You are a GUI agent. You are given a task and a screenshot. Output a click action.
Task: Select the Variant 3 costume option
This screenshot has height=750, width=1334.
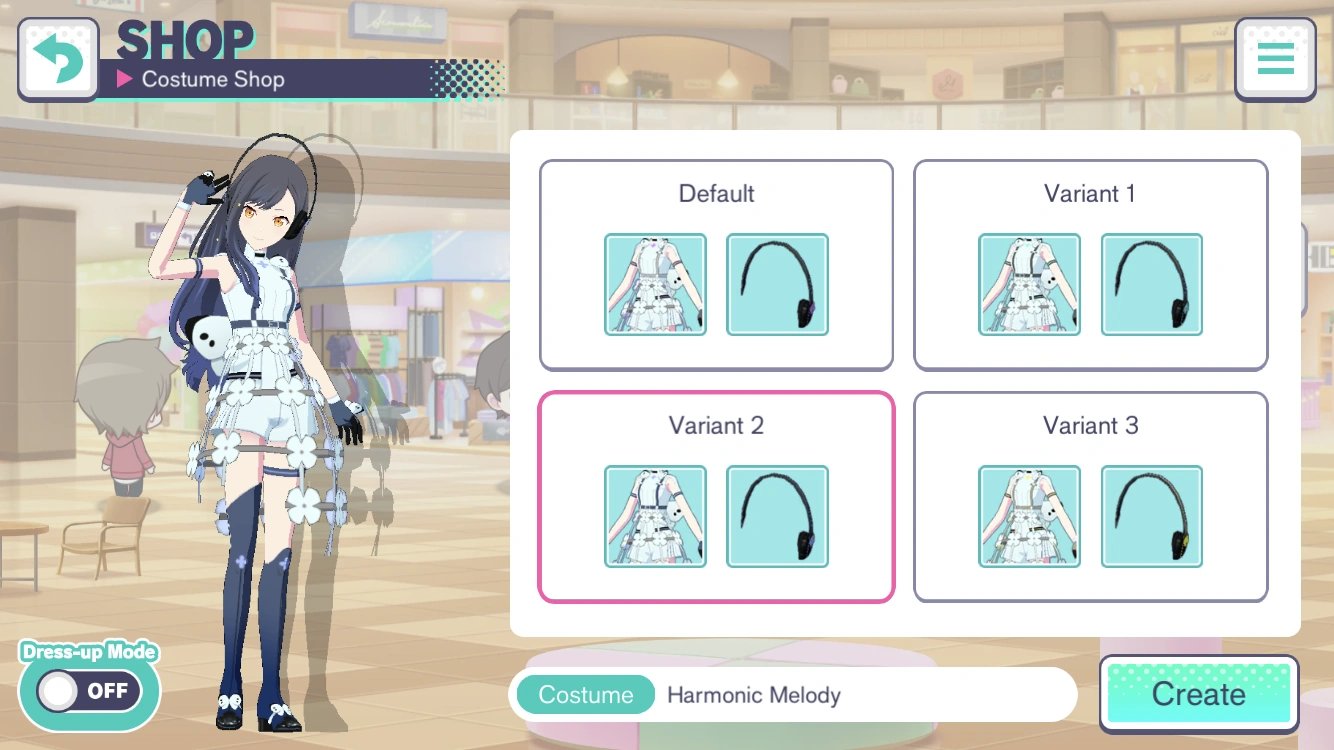coord(1090,426)
